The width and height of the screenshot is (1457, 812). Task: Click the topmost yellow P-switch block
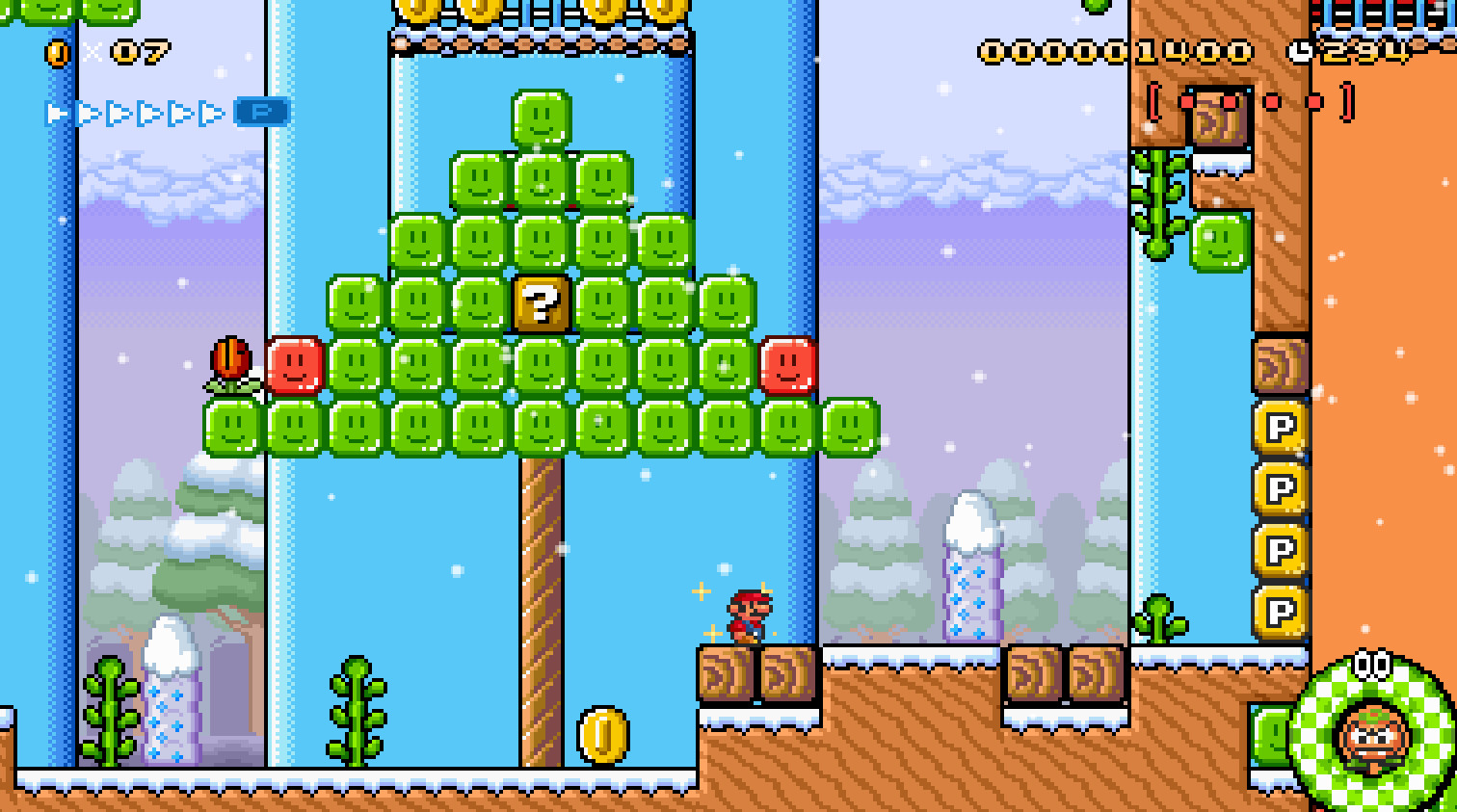point(1281,424)
